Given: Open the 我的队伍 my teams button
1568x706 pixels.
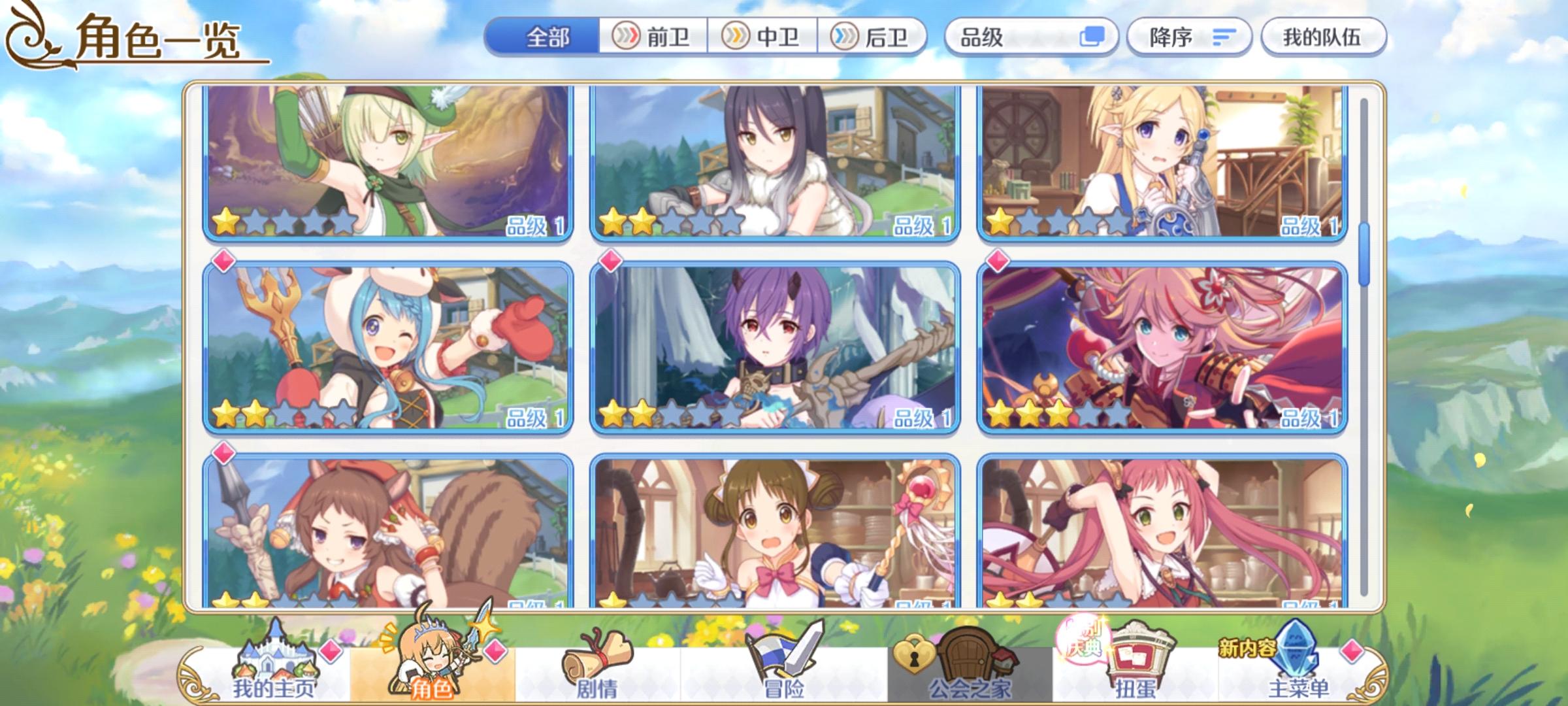Looking at the screenshot, I should [x=1326, y=37].
